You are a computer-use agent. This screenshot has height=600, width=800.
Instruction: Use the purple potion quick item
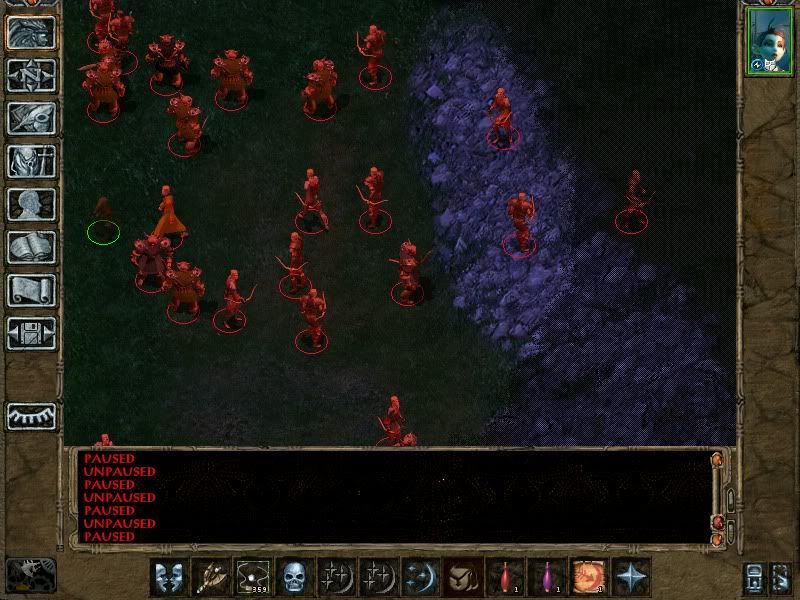coord(546,577)
